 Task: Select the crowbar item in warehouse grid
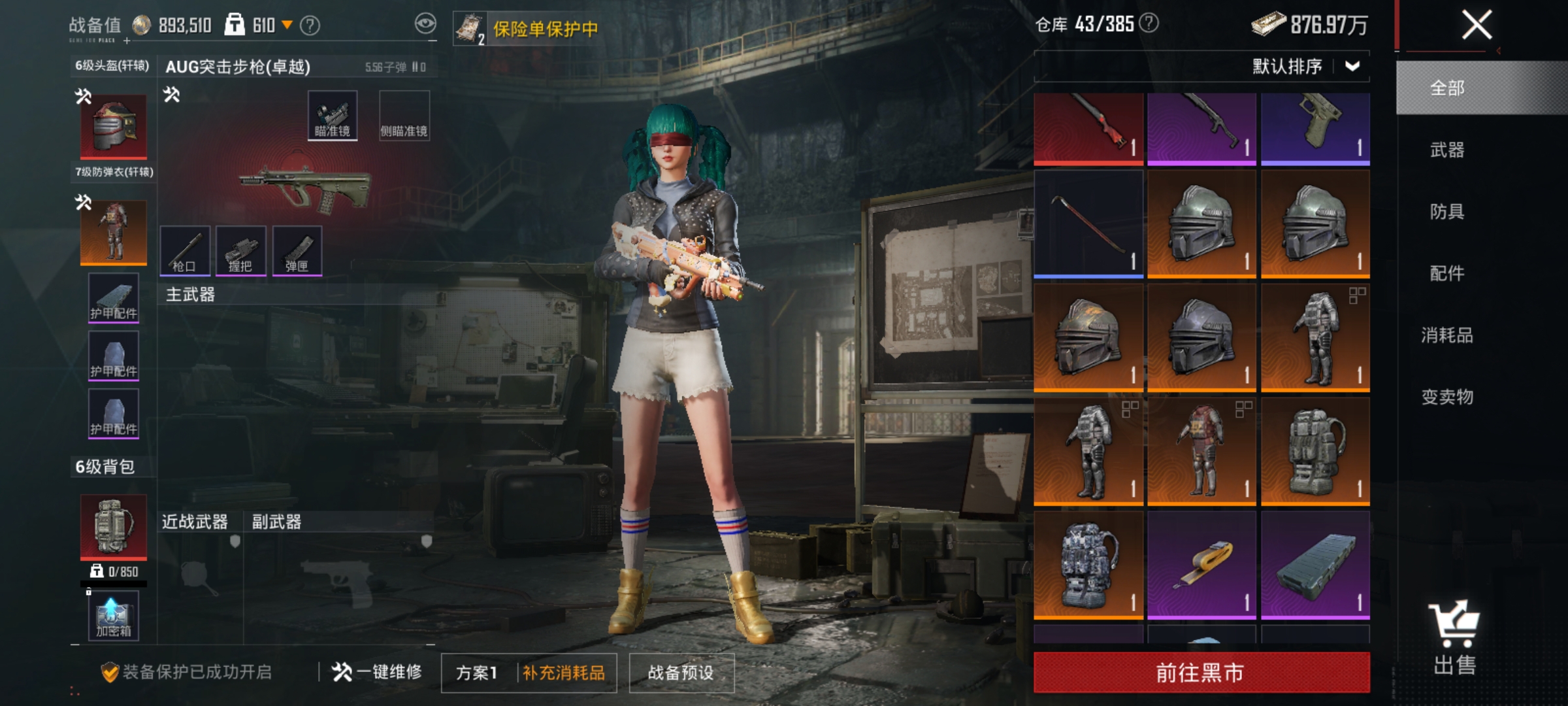1088,224
